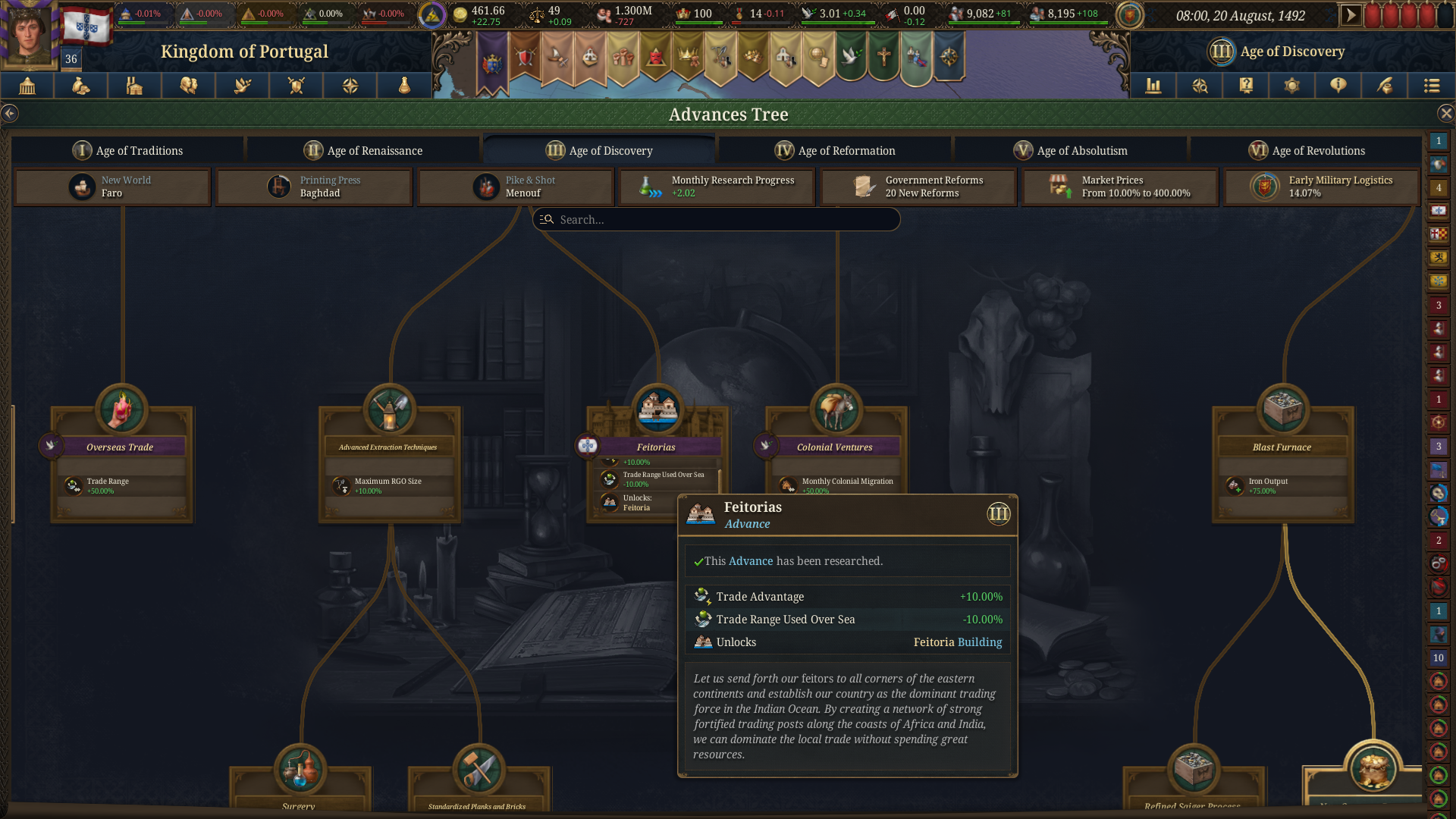The width and height of the screenshot is (1456, 819).
Task: Expand the Feitorias advance node details
Action: point(657,447)
